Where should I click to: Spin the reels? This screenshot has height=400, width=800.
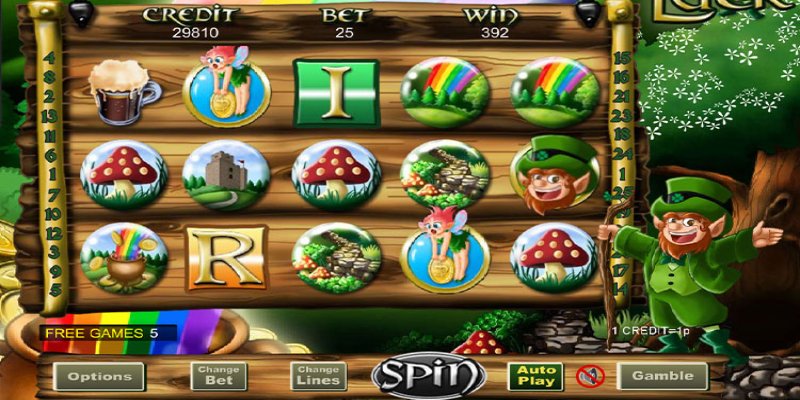(x=429, y=376)
